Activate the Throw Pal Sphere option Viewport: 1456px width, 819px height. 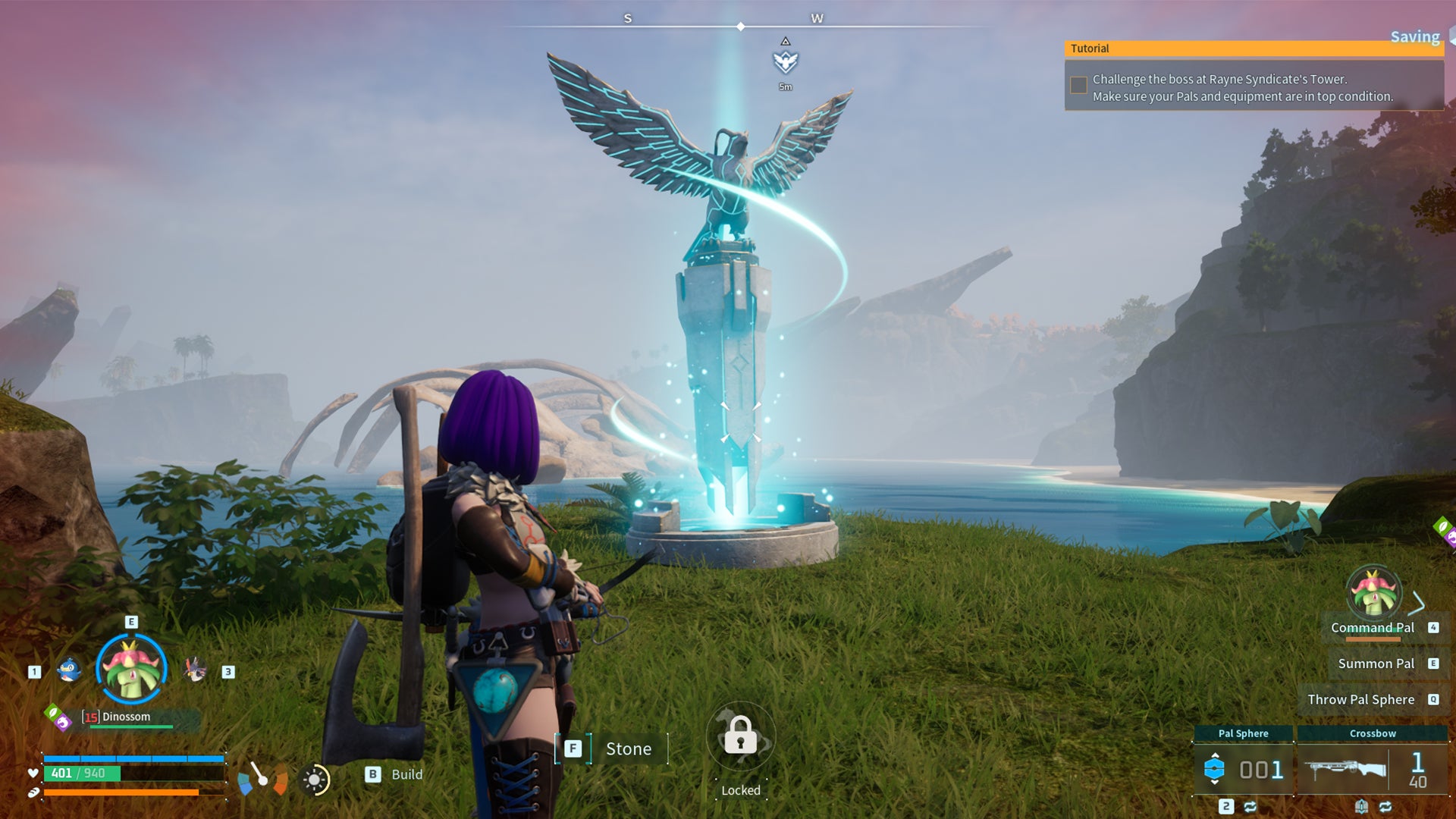[x=1360, y=699]
